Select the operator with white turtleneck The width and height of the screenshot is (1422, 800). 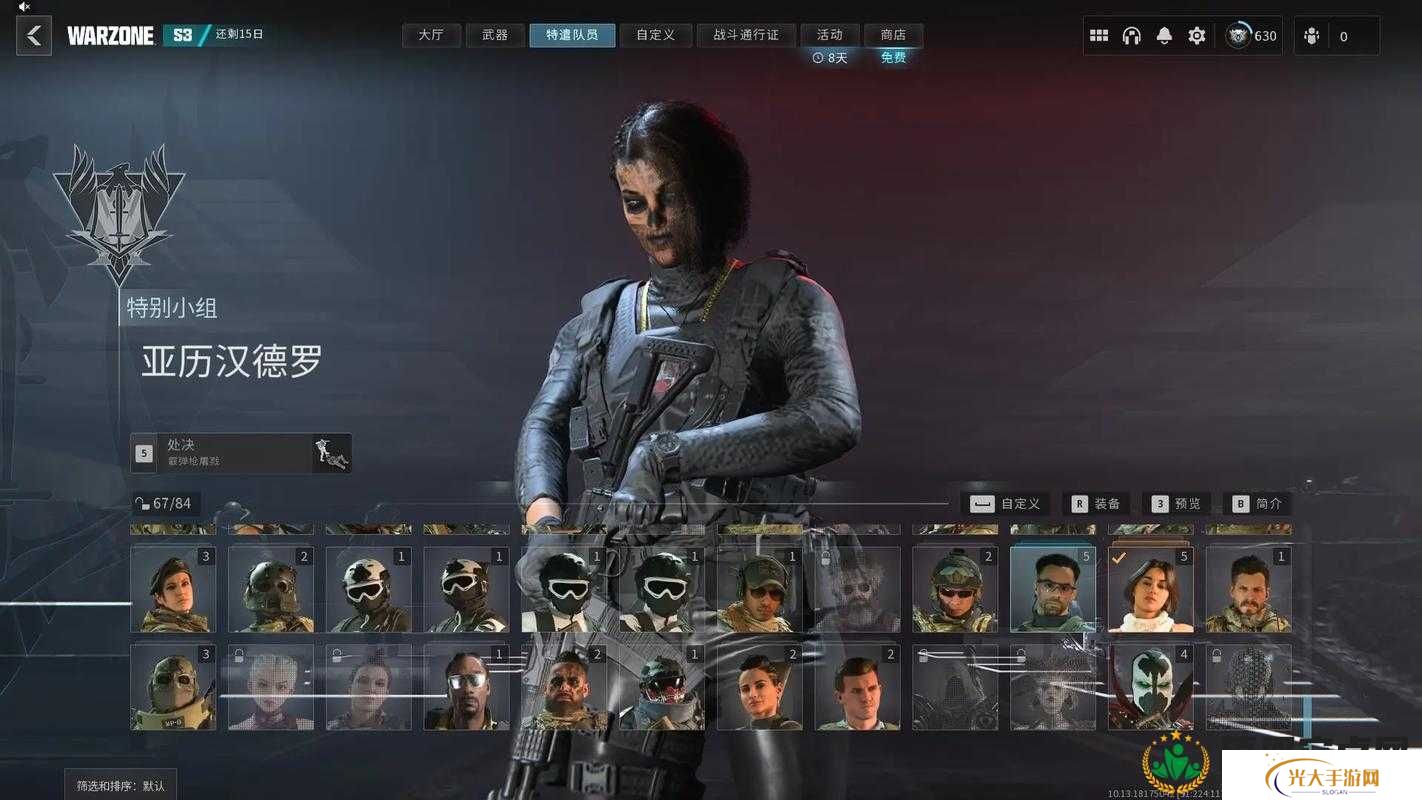coord(1151,589)
